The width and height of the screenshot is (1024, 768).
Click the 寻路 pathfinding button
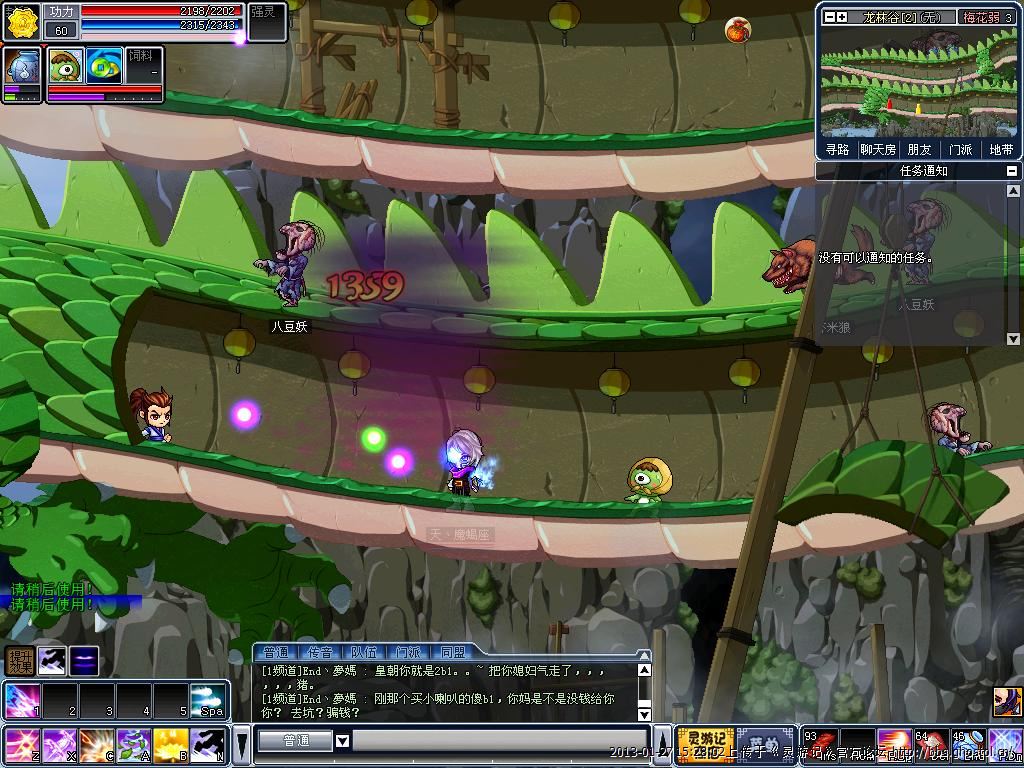click(837, 149)
